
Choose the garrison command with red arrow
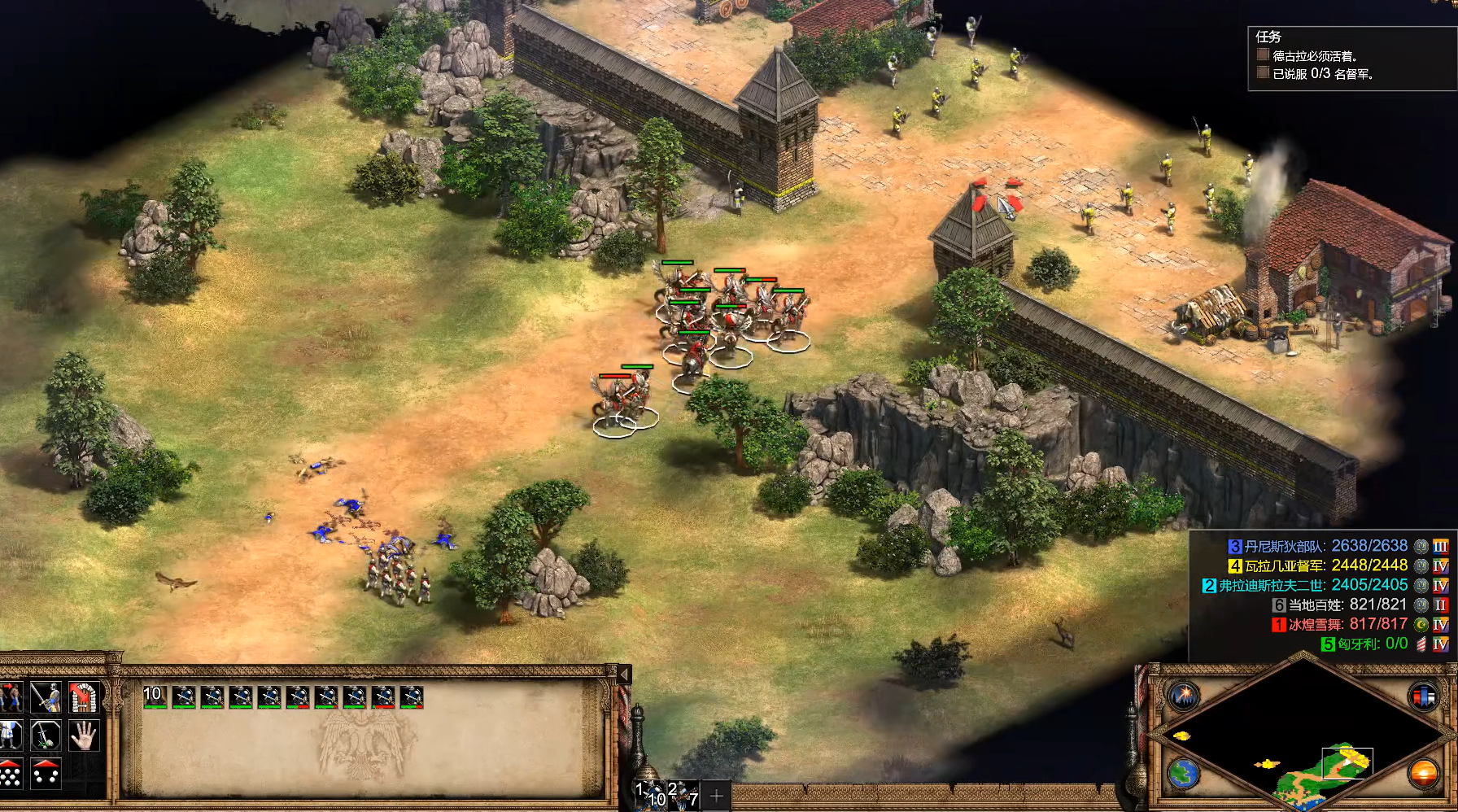point(84,697)
